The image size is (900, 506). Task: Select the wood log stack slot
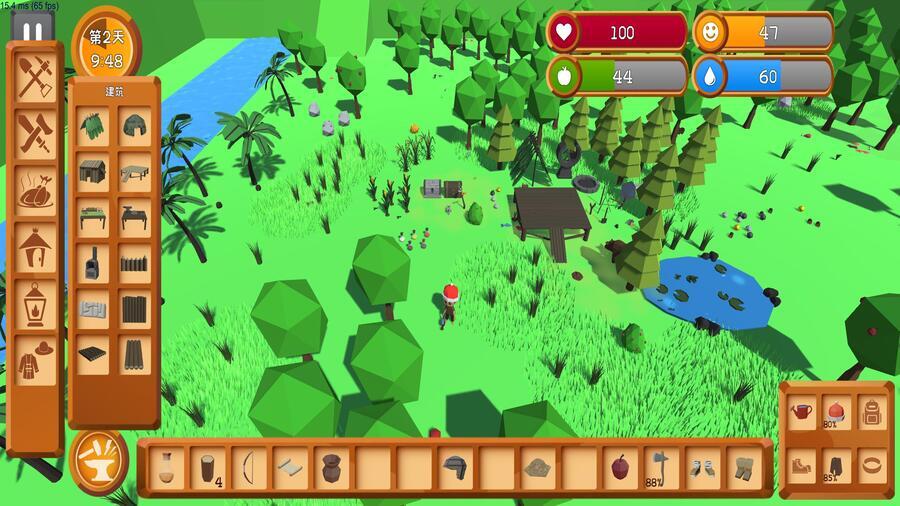[207, 467]
